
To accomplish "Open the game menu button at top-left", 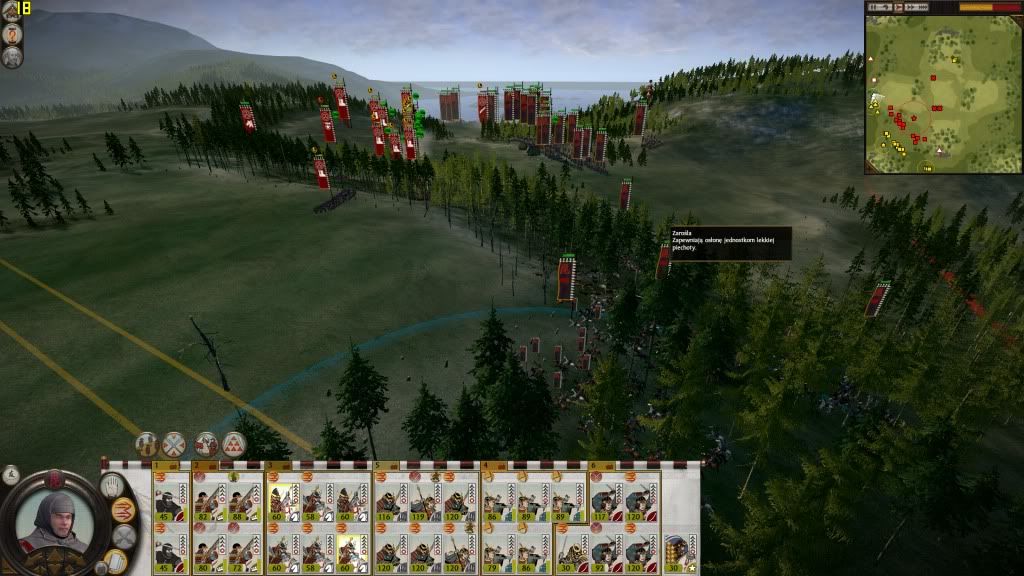I will [10, 9].
